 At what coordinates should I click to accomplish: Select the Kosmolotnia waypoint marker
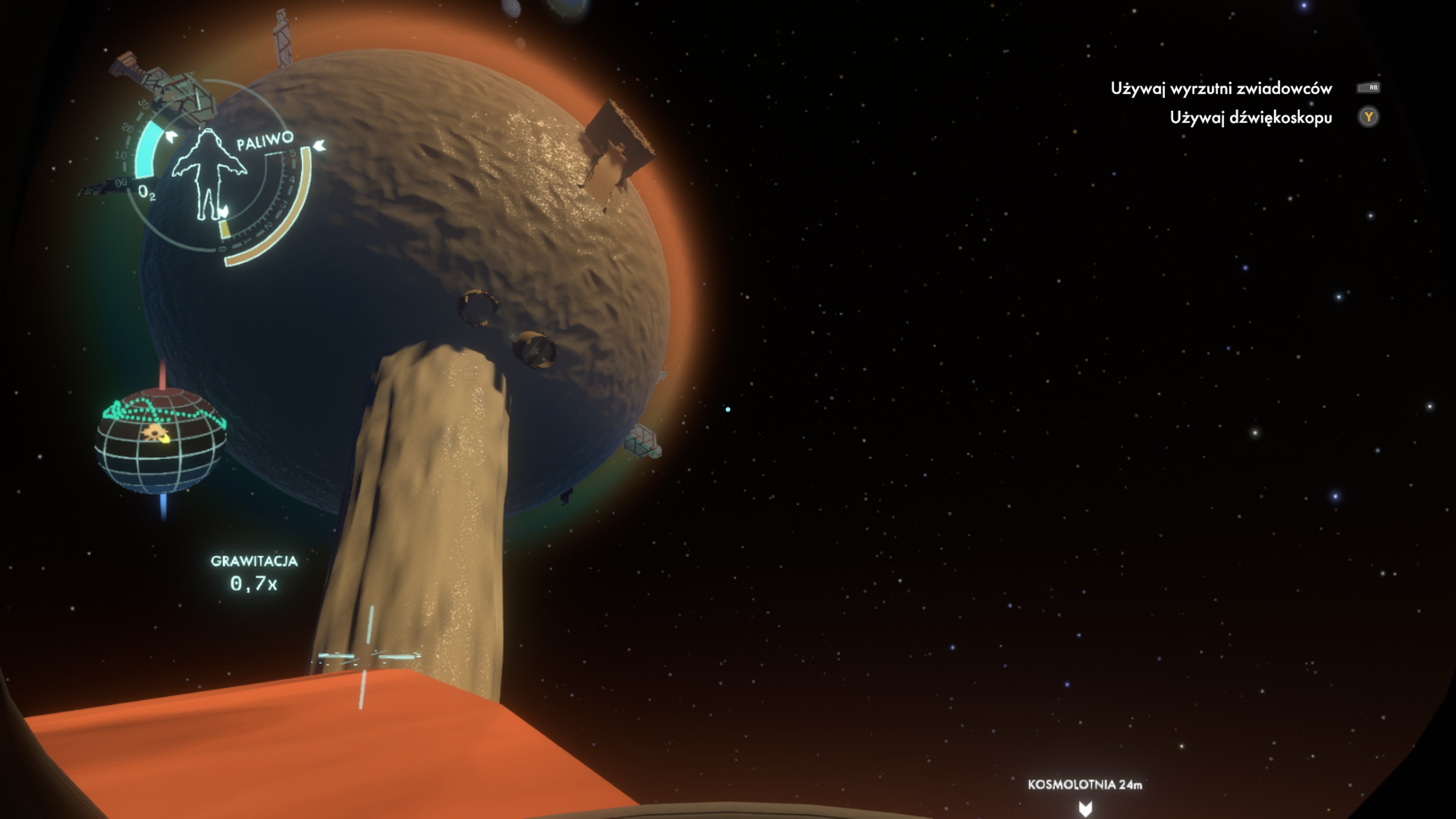coord(1085,807)
